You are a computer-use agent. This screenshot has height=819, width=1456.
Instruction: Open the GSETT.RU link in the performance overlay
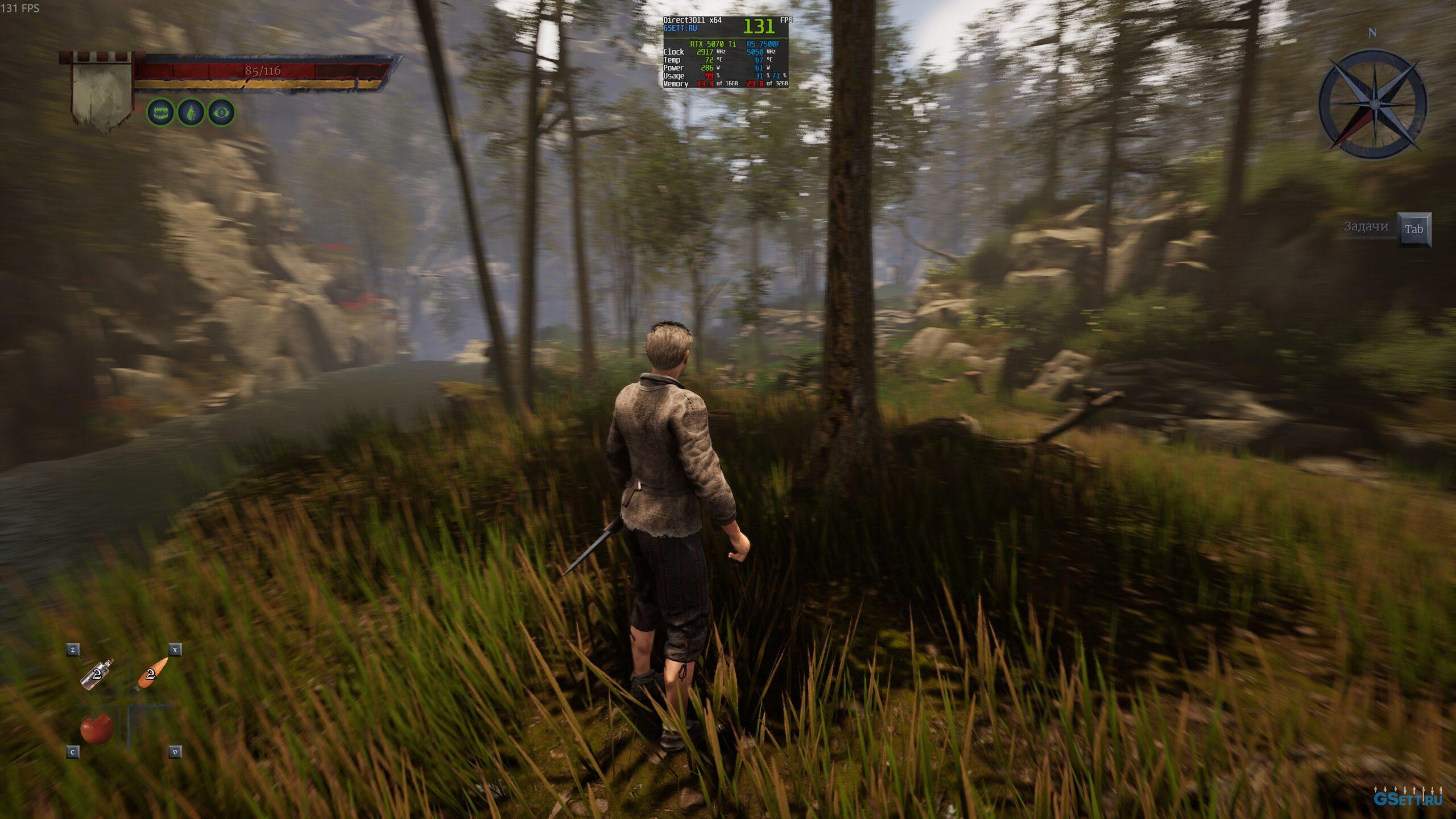[680, 28]
